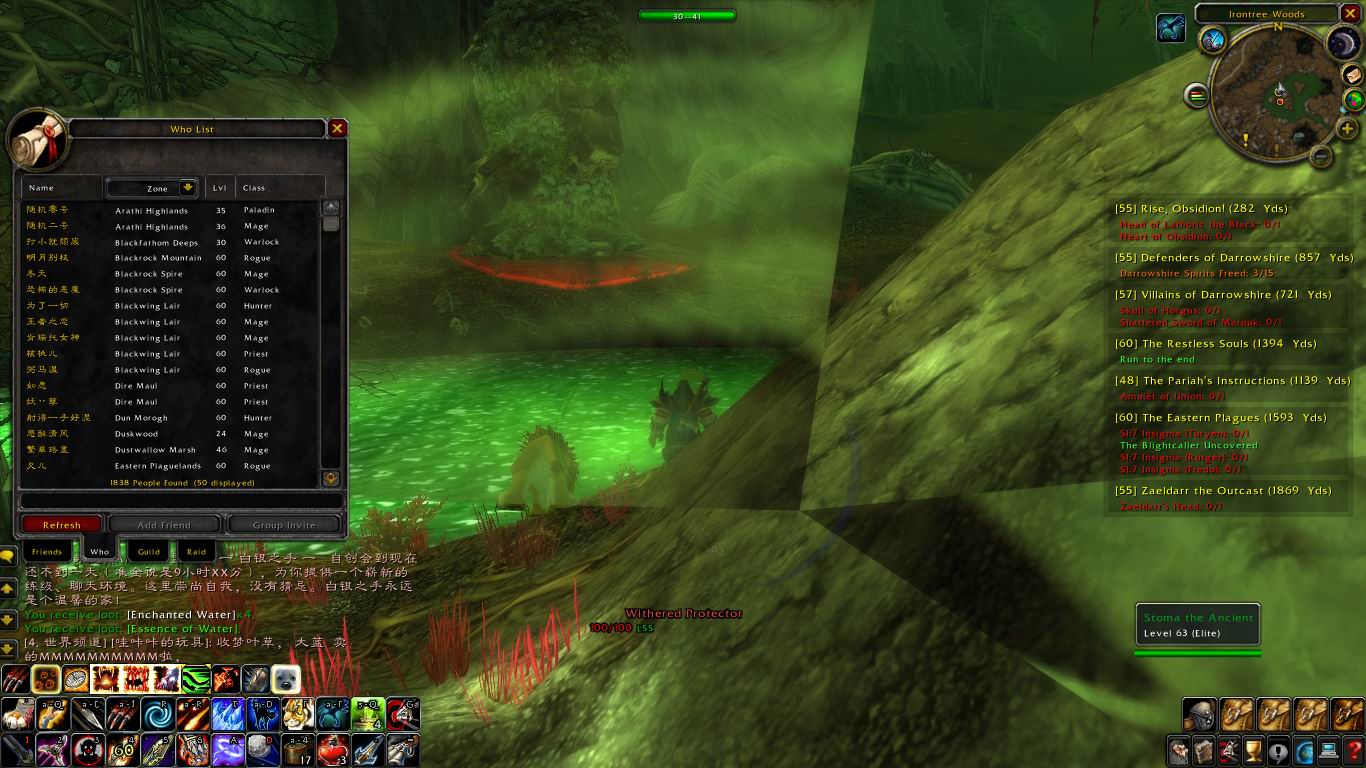Click the Group Invite button
The width and height of the screenshot is (1366, 768).
tap(283, 524)
